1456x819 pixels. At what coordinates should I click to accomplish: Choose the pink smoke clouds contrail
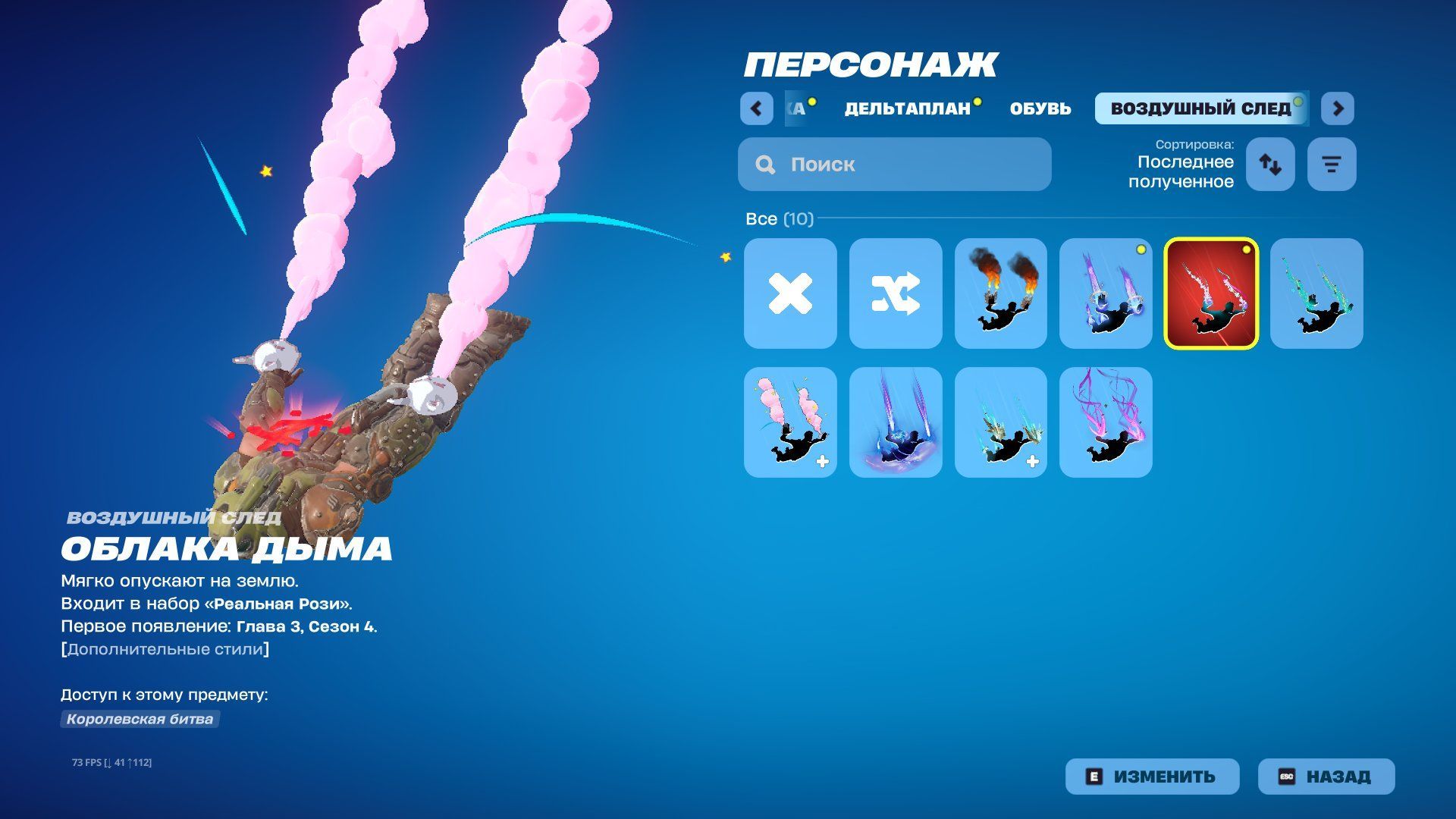point(790,422)
